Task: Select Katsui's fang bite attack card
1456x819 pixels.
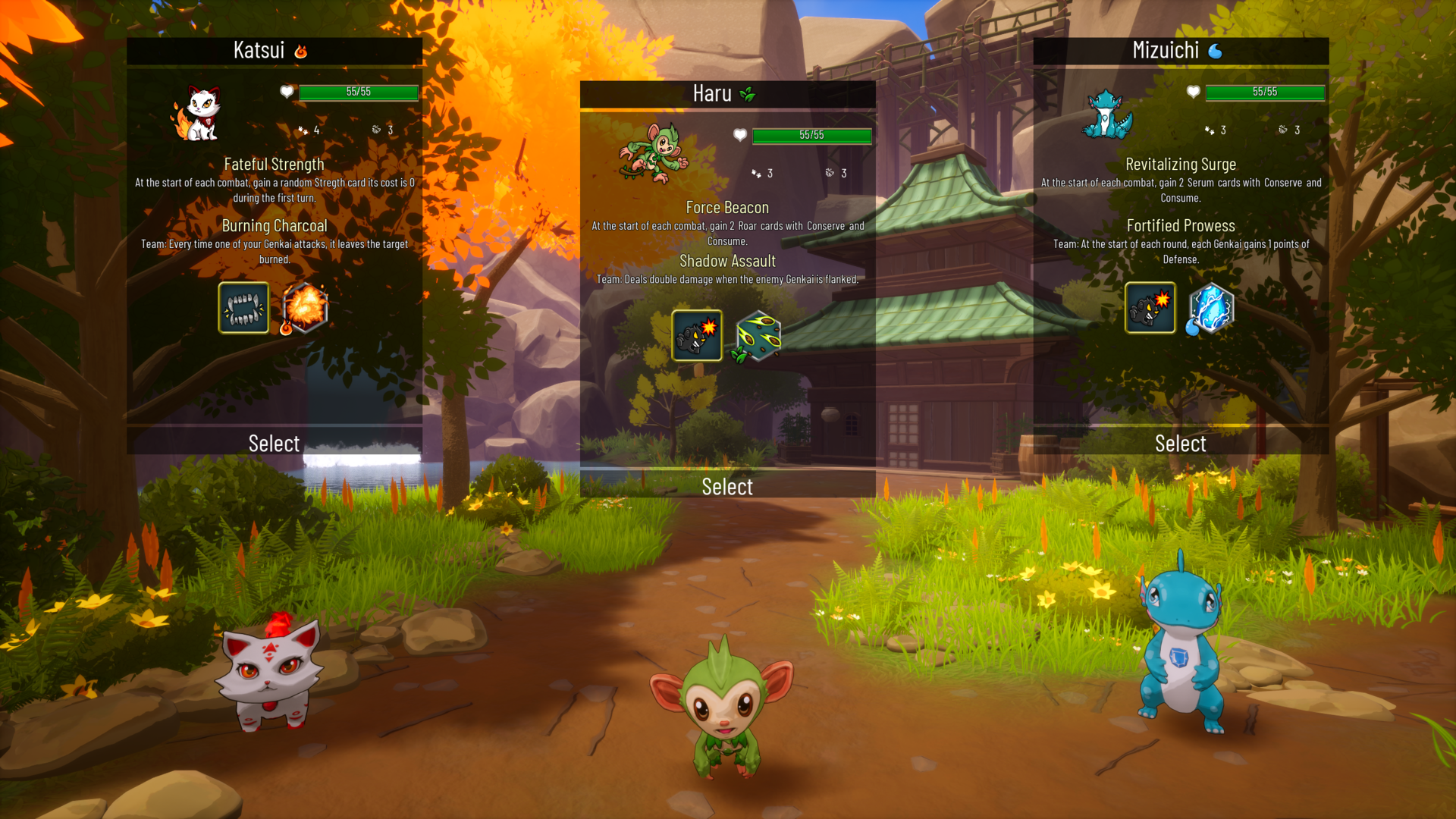Action: tap(243, 308)
